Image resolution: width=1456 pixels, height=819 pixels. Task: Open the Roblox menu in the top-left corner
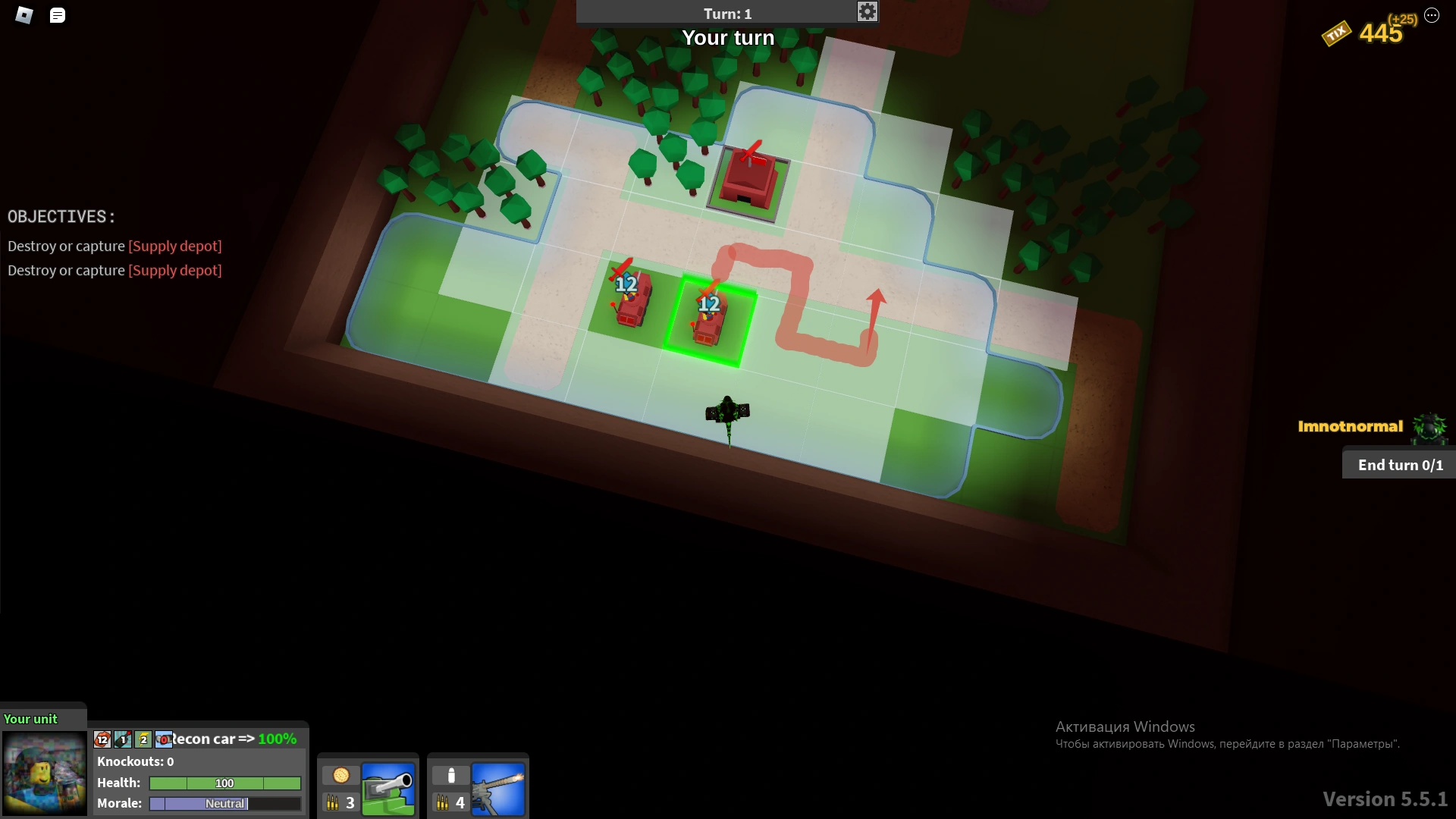24,15
